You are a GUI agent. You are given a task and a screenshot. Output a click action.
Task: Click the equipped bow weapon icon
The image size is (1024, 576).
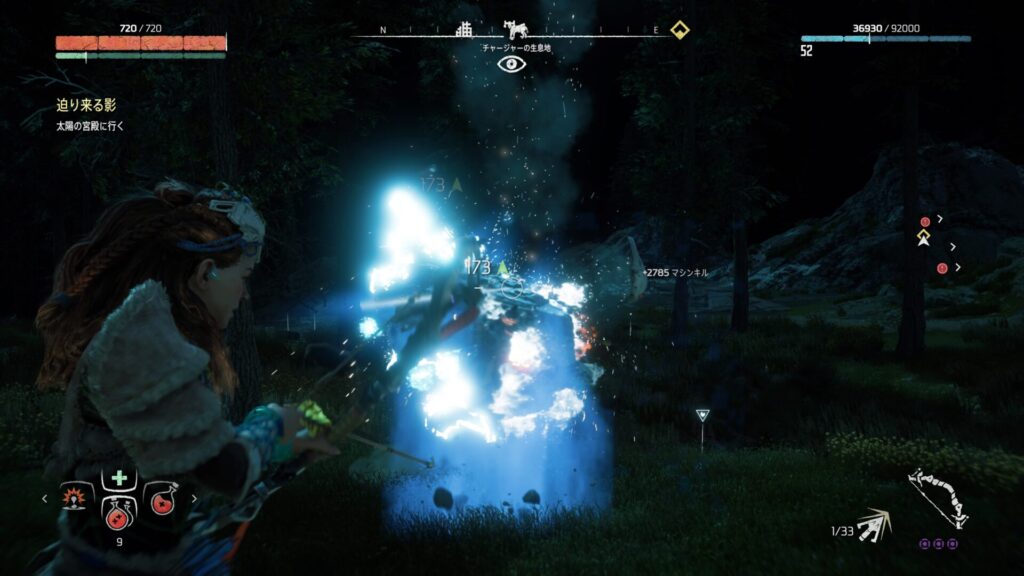[x=938, y=499]
